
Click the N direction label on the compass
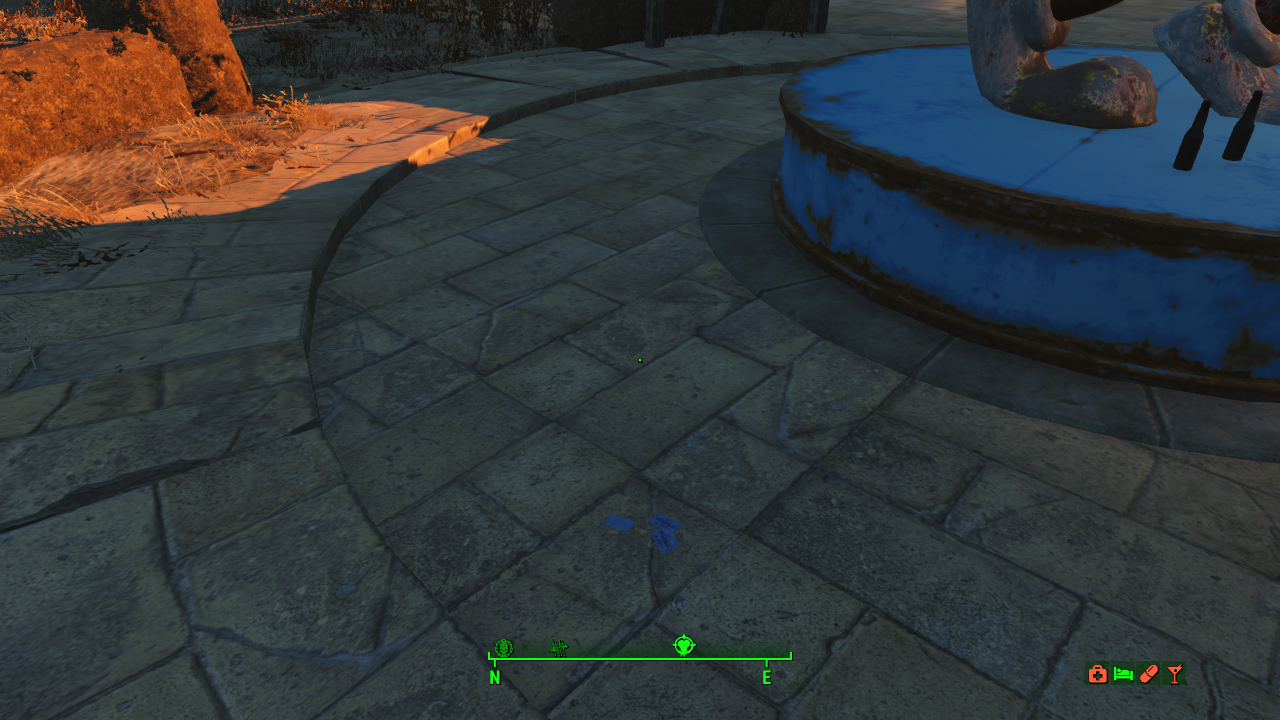(x=494, y=678)
